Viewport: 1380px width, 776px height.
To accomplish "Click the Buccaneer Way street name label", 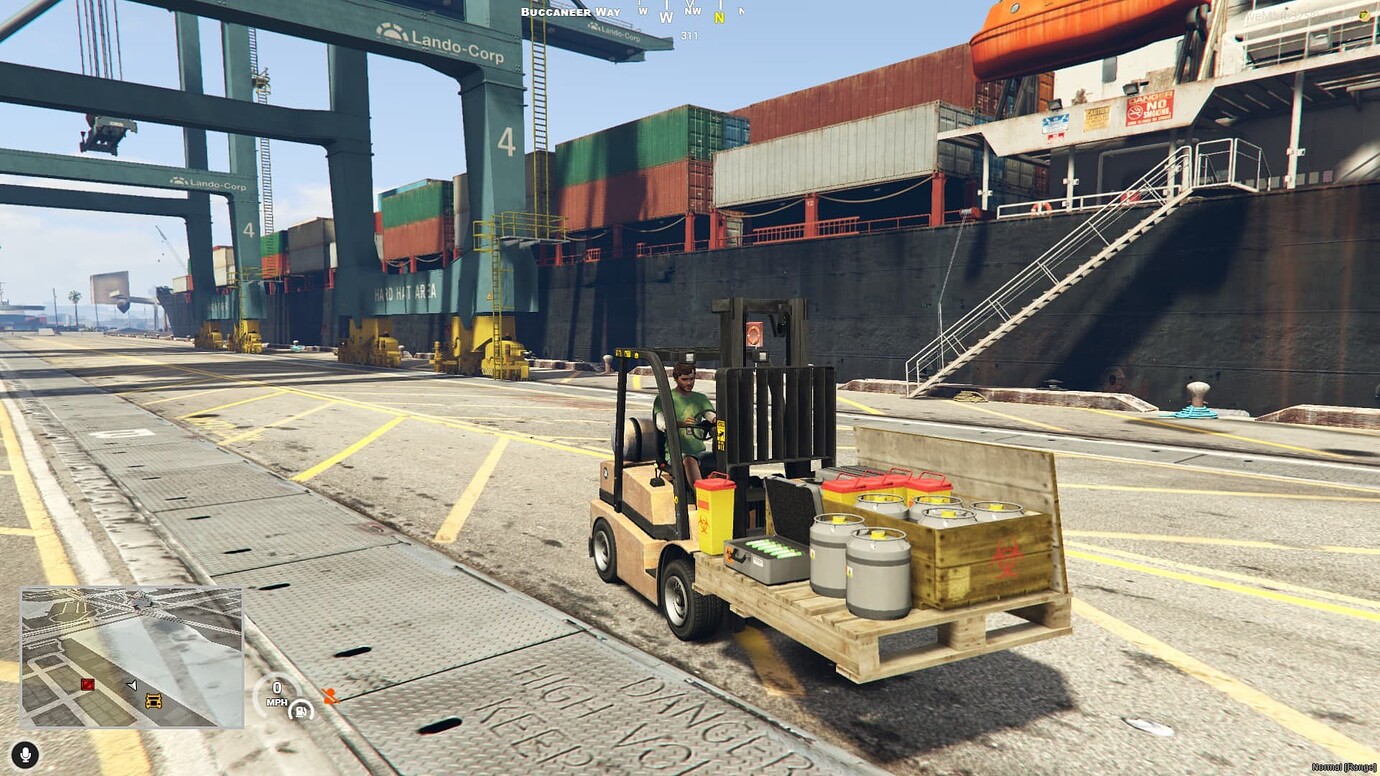I will click(570, 11).
